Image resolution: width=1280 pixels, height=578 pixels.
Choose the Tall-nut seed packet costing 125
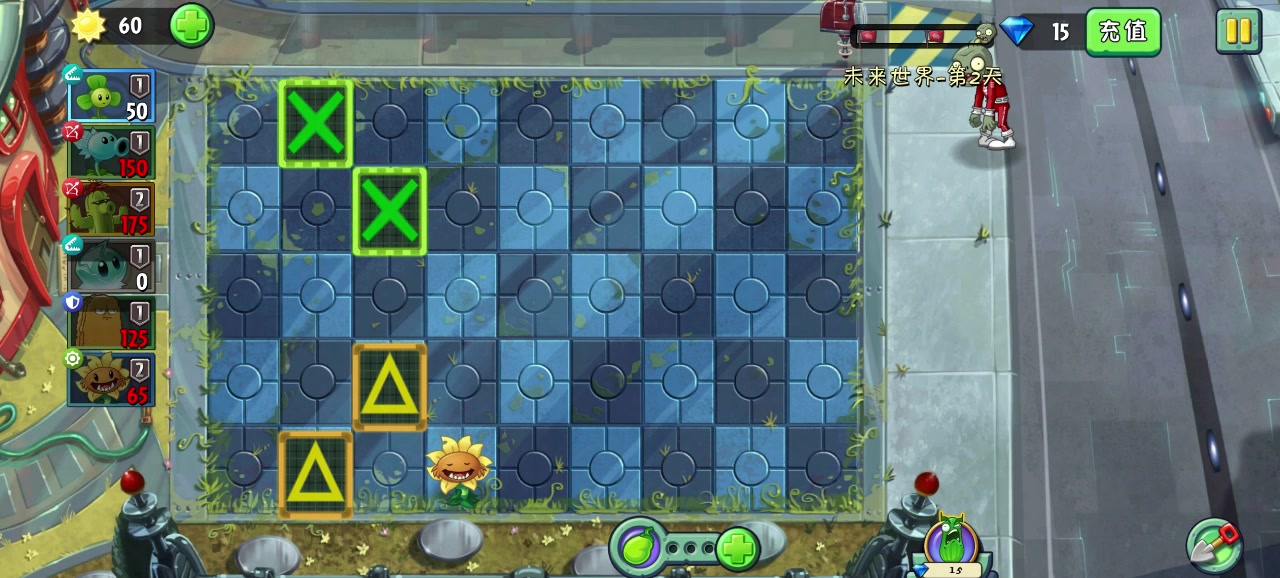click(111, 322)
